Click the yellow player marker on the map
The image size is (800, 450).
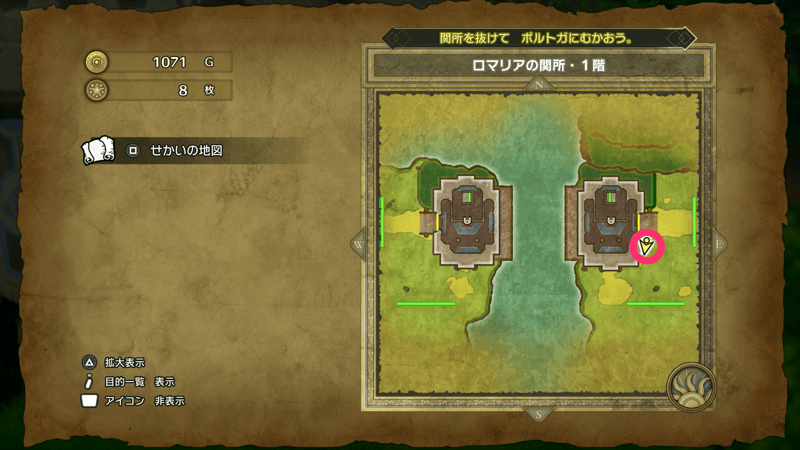[x=648, y=245]
